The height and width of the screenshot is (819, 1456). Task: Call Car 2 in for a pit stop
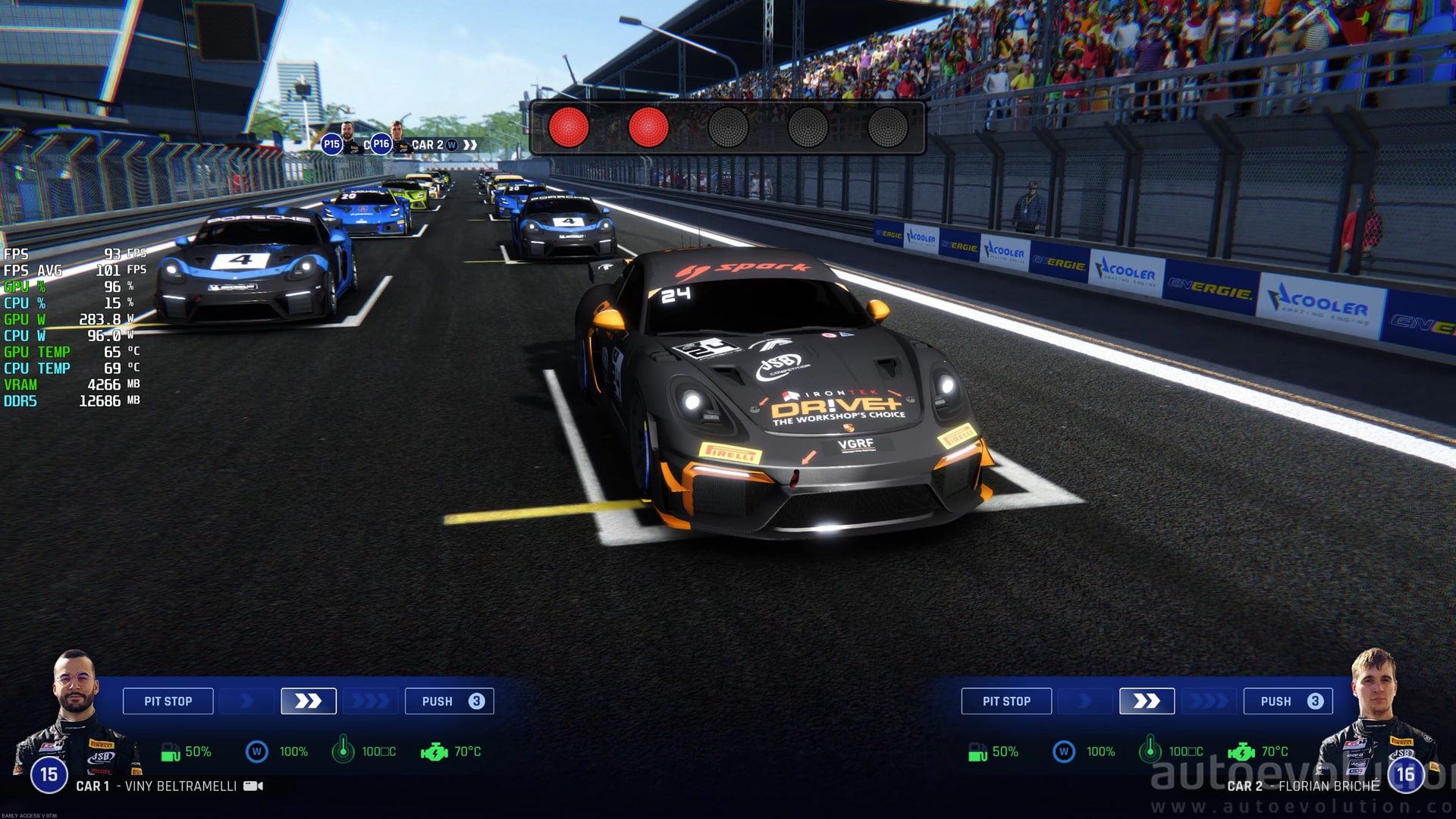click(1006, 701)
